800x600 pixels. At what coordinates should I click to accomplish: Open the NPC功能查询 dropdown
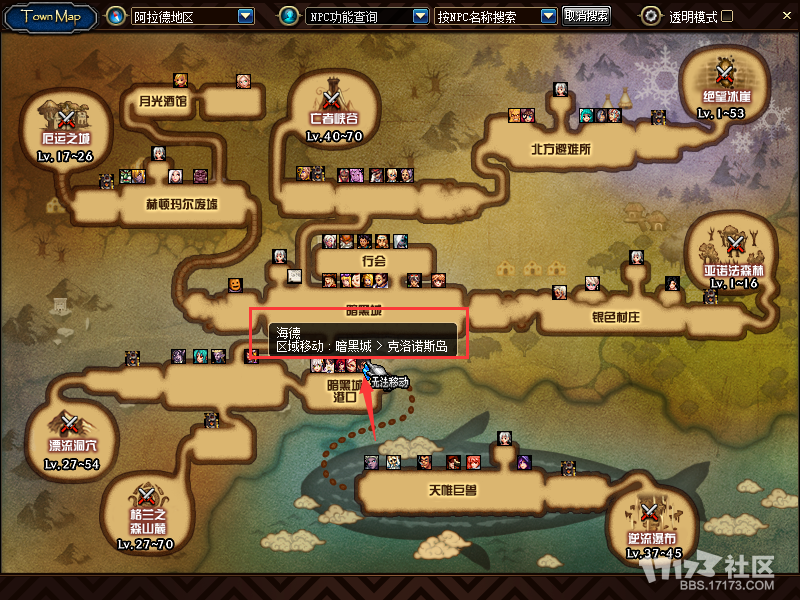coord(421,16)
